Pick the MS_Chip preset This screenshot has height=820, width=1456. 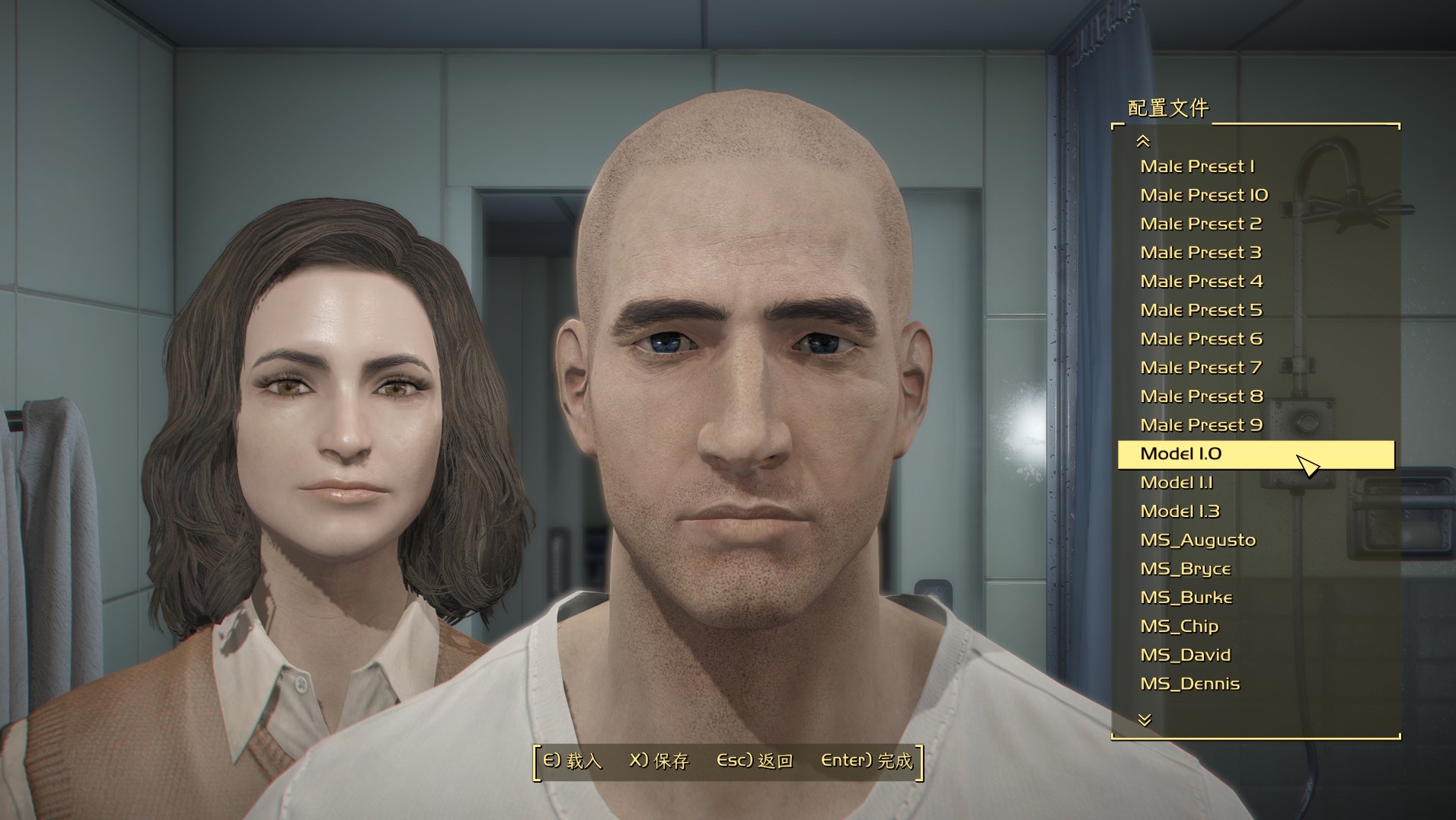point(1180,626)
